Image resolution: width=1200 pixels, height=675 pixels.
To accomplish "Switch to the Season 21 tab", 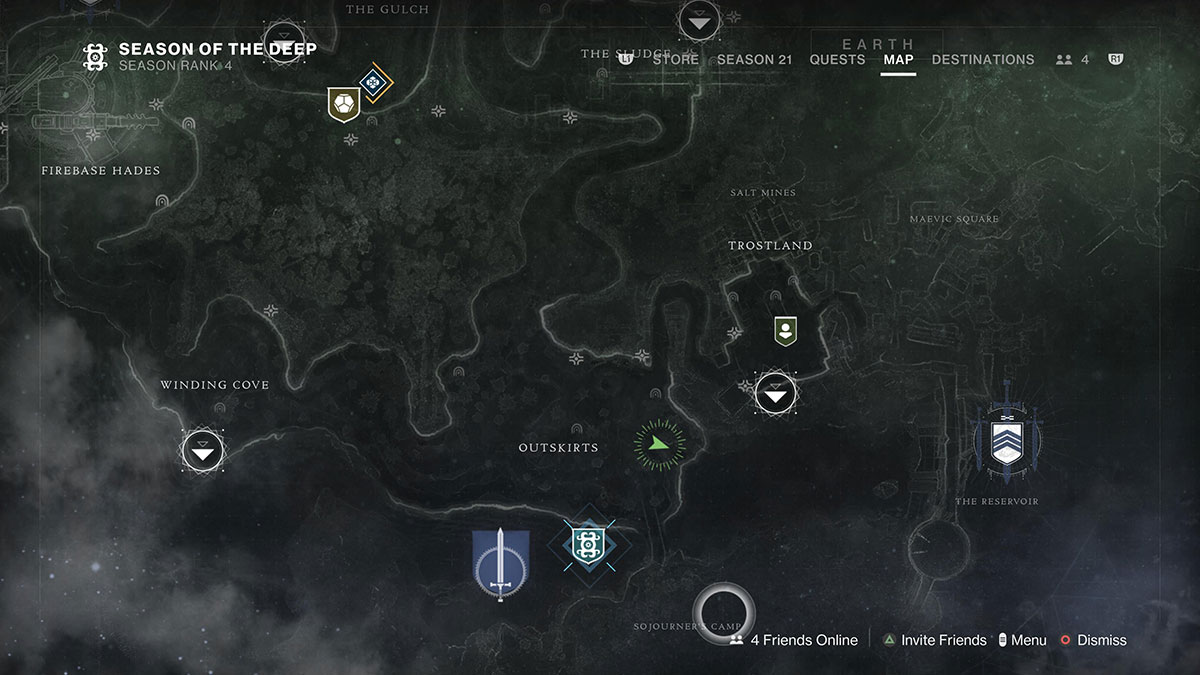I will [754, 59].
